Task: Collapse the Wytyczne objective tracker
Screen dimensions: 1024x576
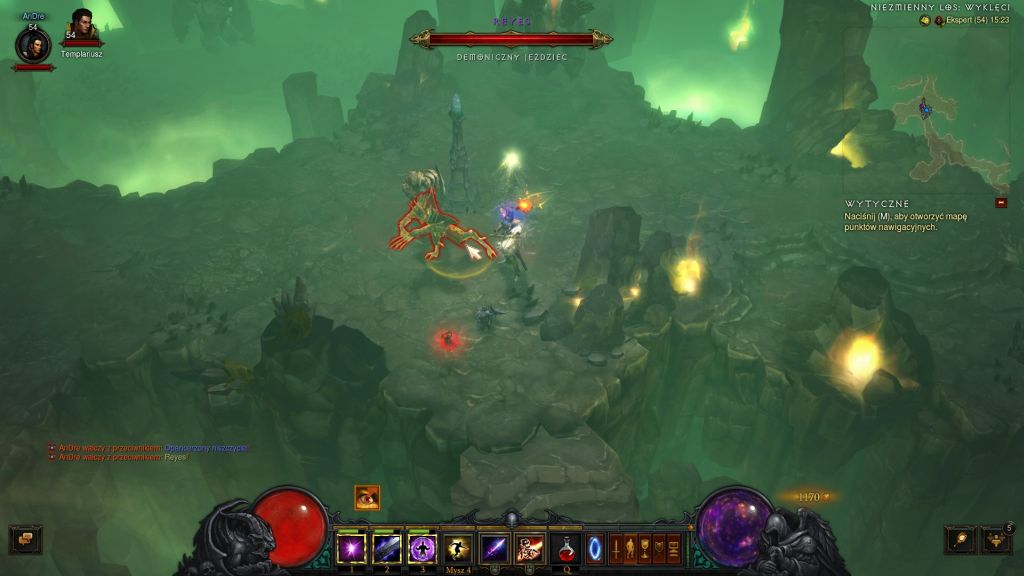Action: click(1001, 203)
